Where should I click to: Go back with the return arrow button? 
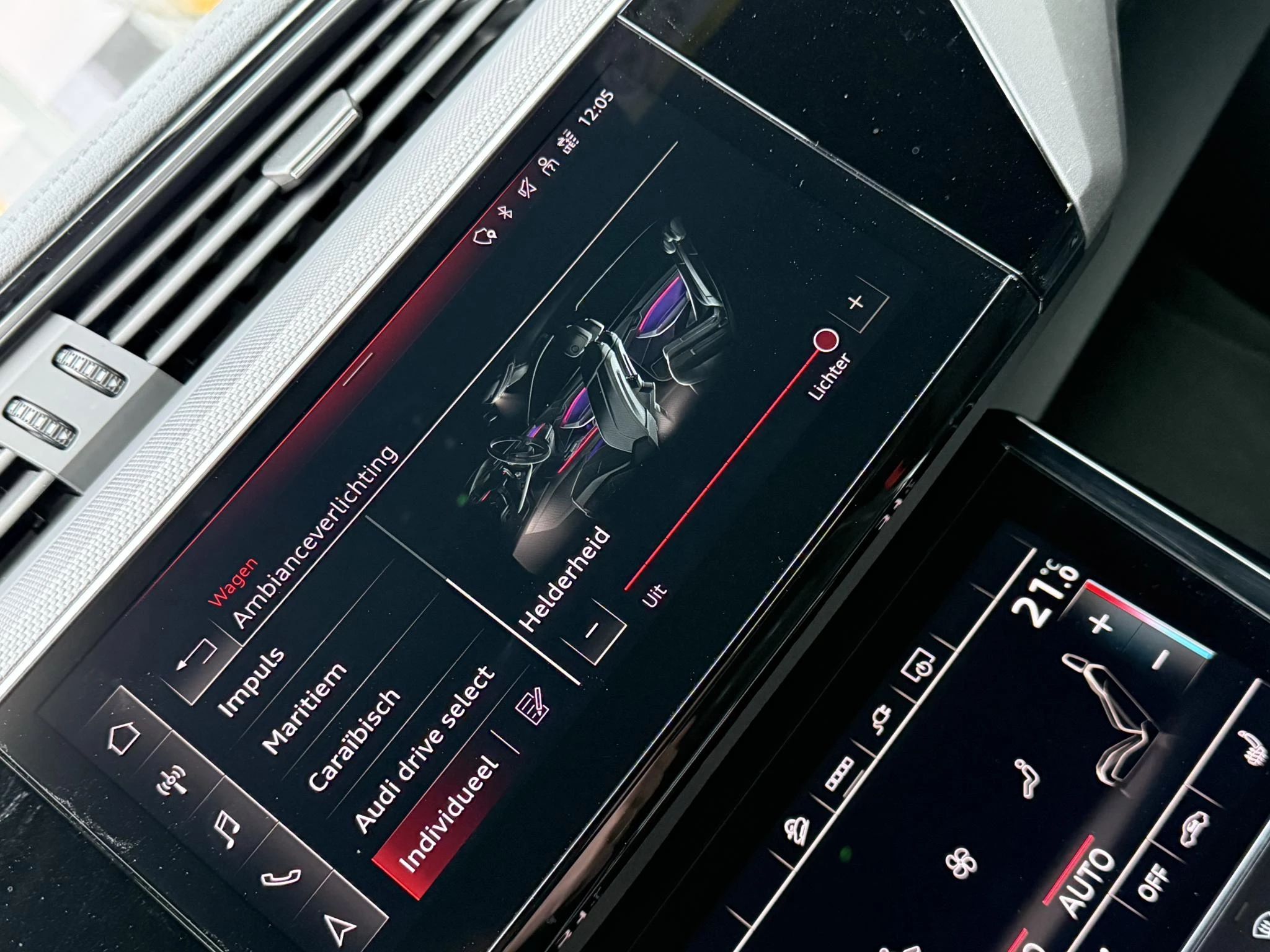pyautogui.click(x=197, y=658)
